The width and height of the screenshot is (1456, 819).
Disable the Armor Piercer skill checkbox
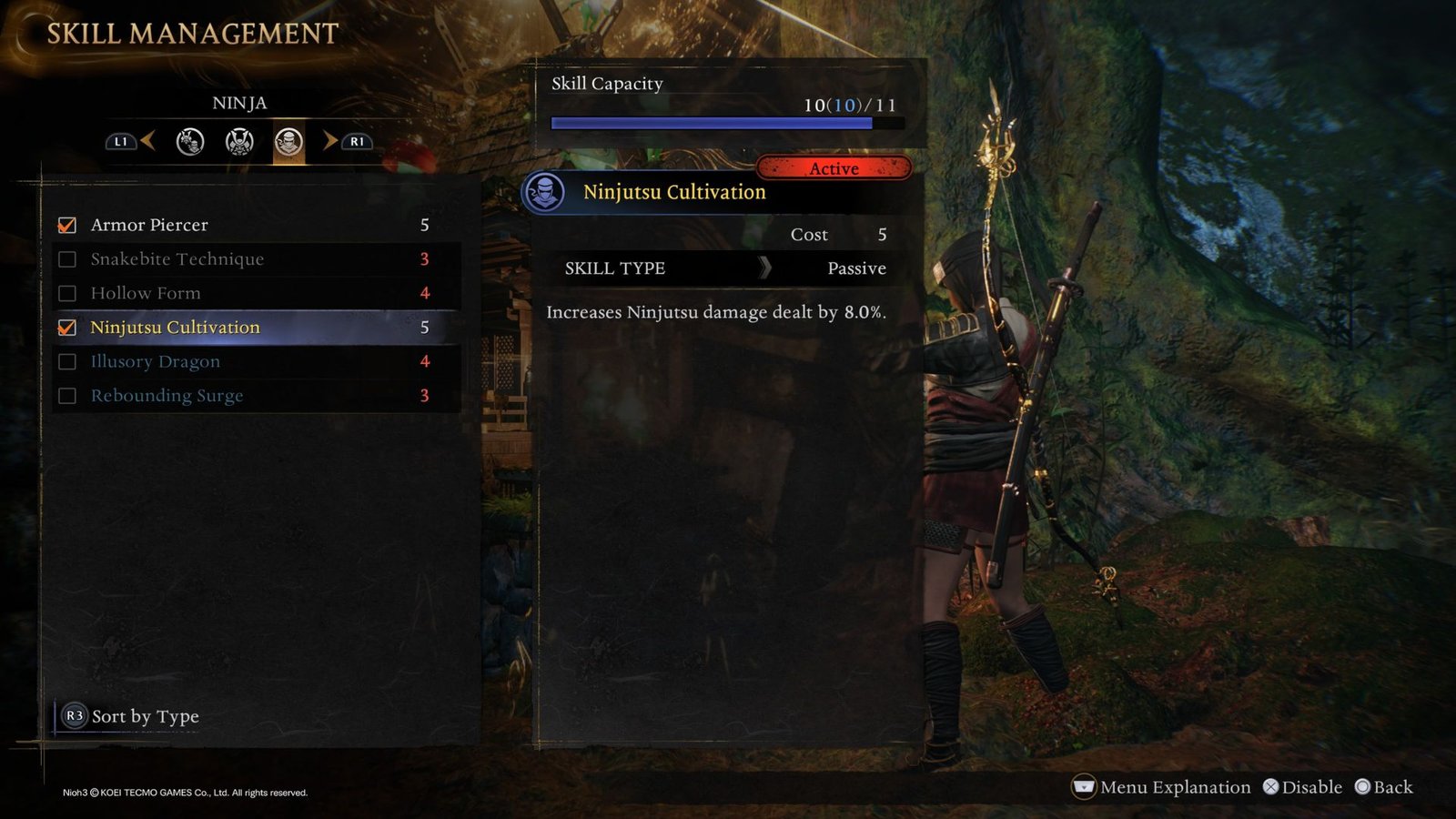pos(67,225)
